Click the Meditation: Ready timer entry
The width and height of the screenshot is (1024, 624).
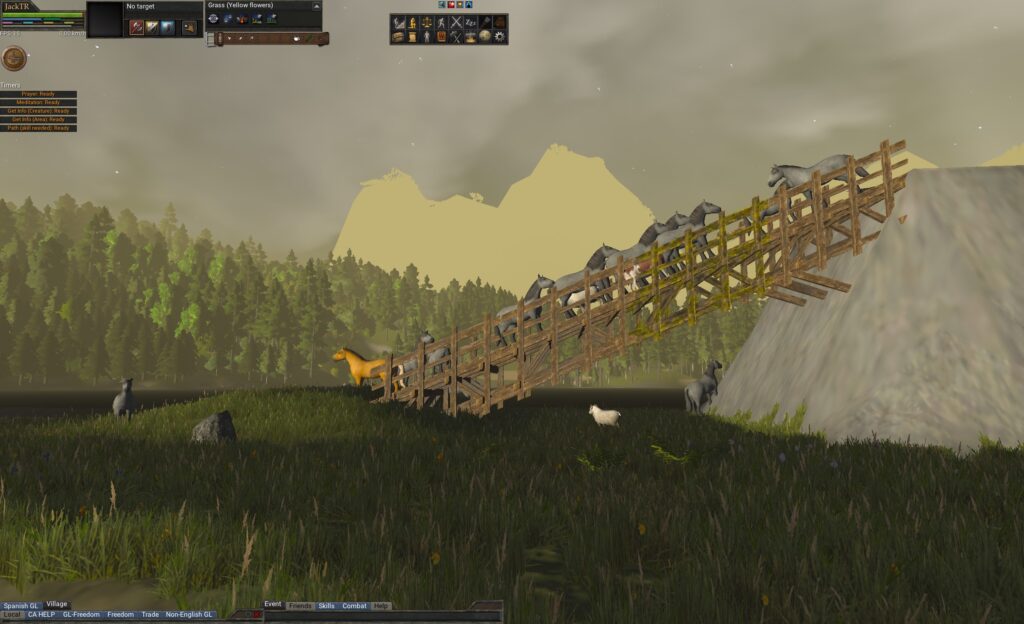(x=39, y=102)
